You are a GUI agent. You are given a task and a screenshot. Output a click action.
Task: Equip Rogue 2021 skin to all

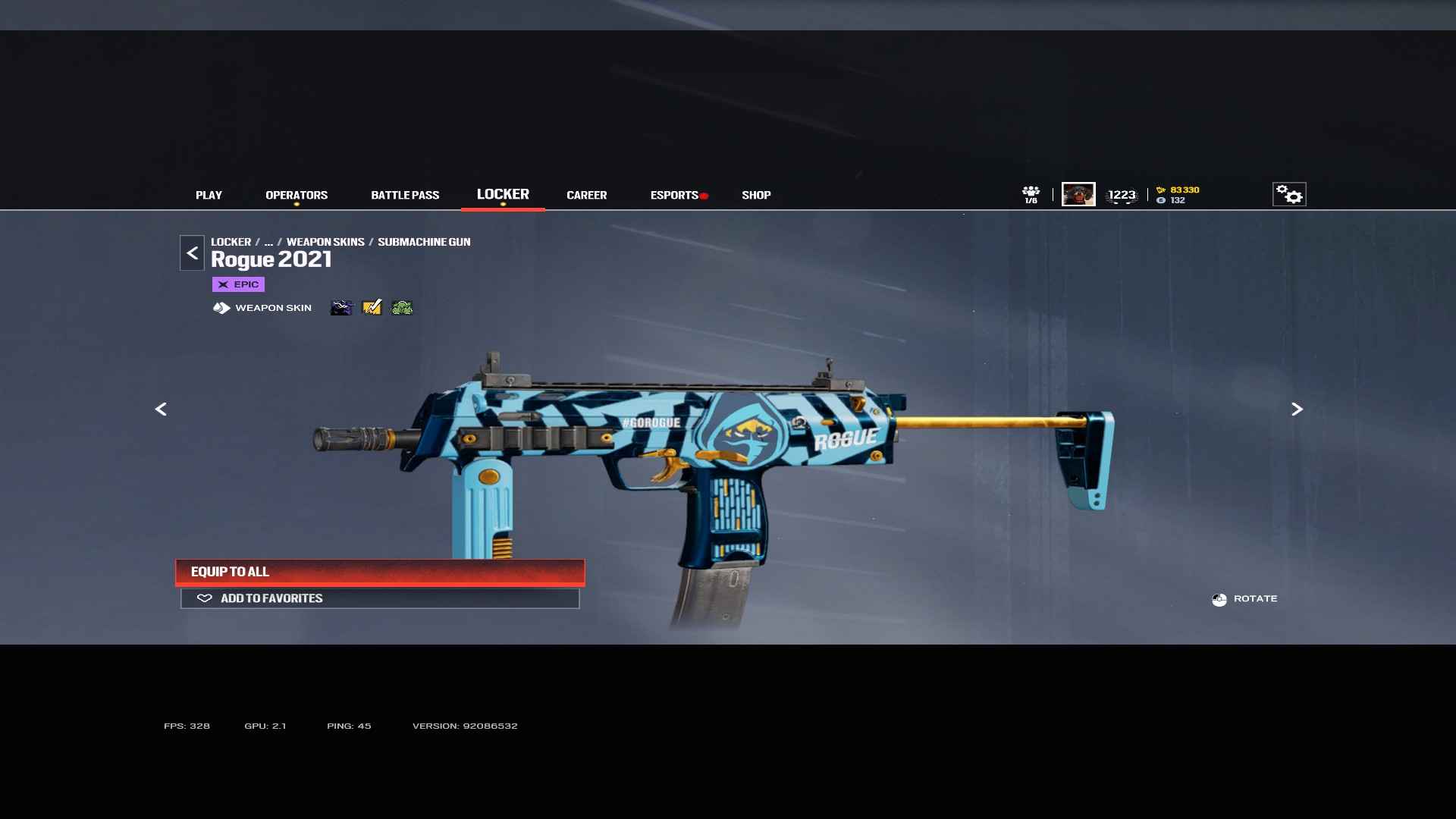tap(380, 572)
